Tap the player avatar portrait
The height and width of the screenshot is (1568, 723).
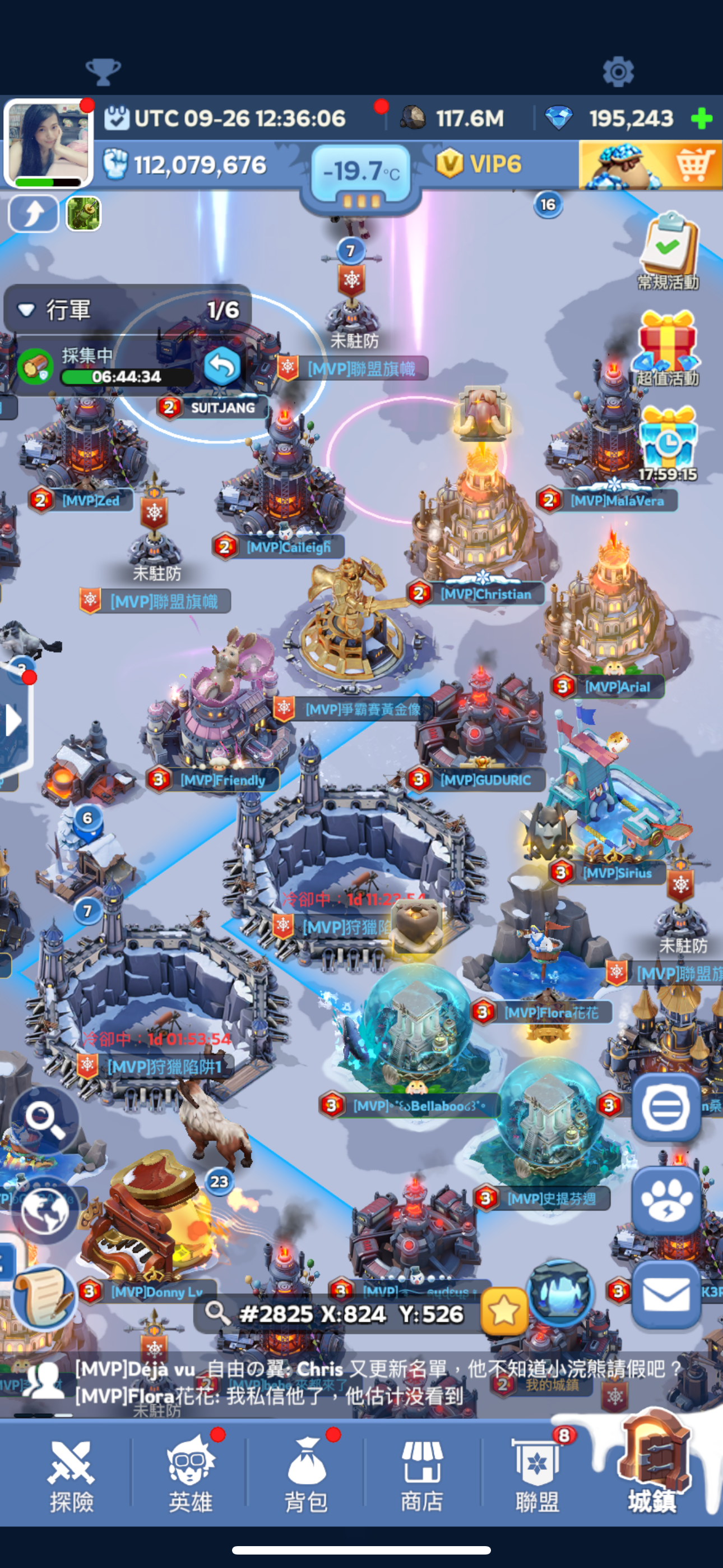tap(49, 142)
